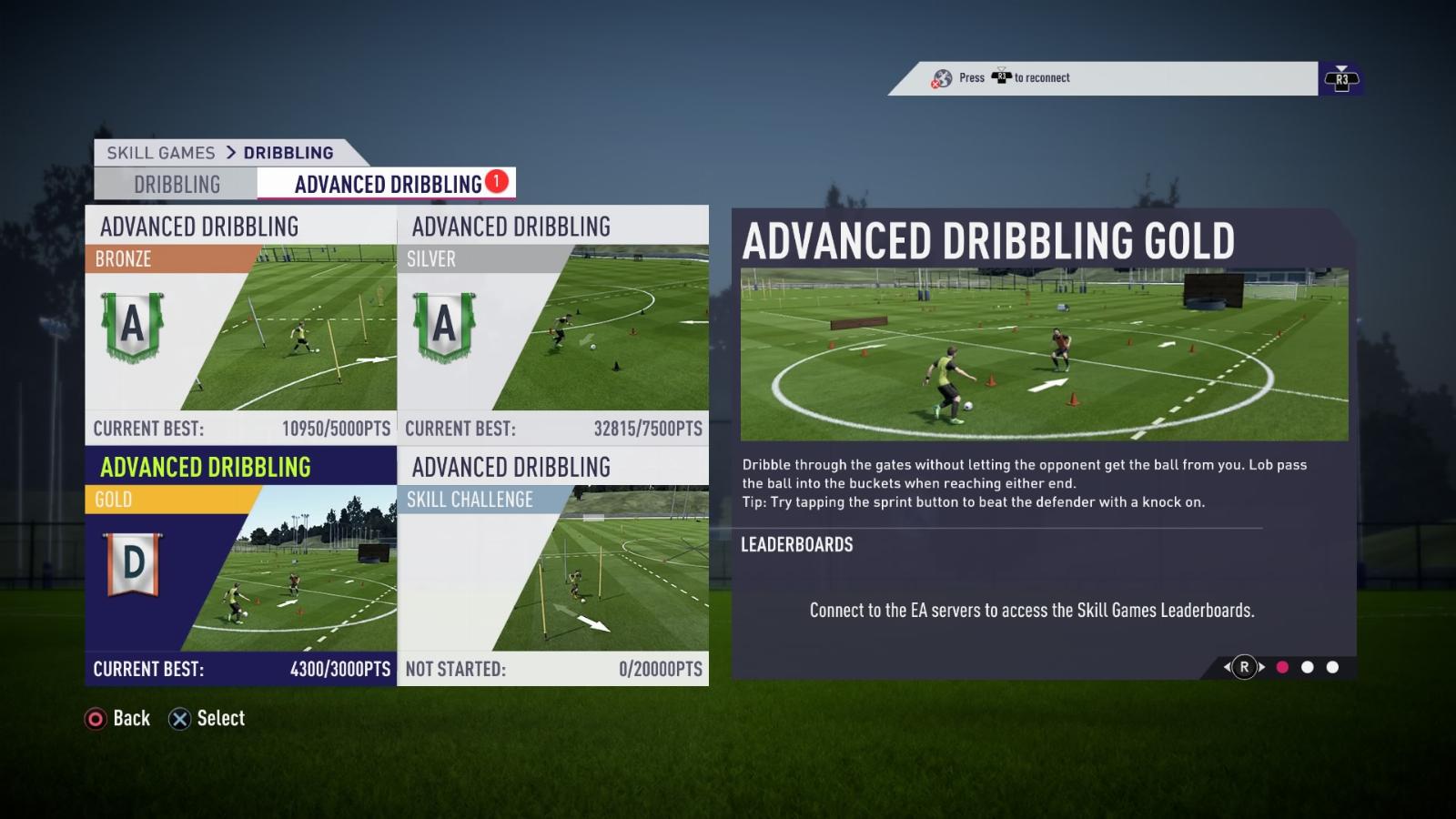This screenshot has width=1456, height=819.
Task: Click the Advanced Dribbling Gold preview image
Action: [x=1044, y=354]
